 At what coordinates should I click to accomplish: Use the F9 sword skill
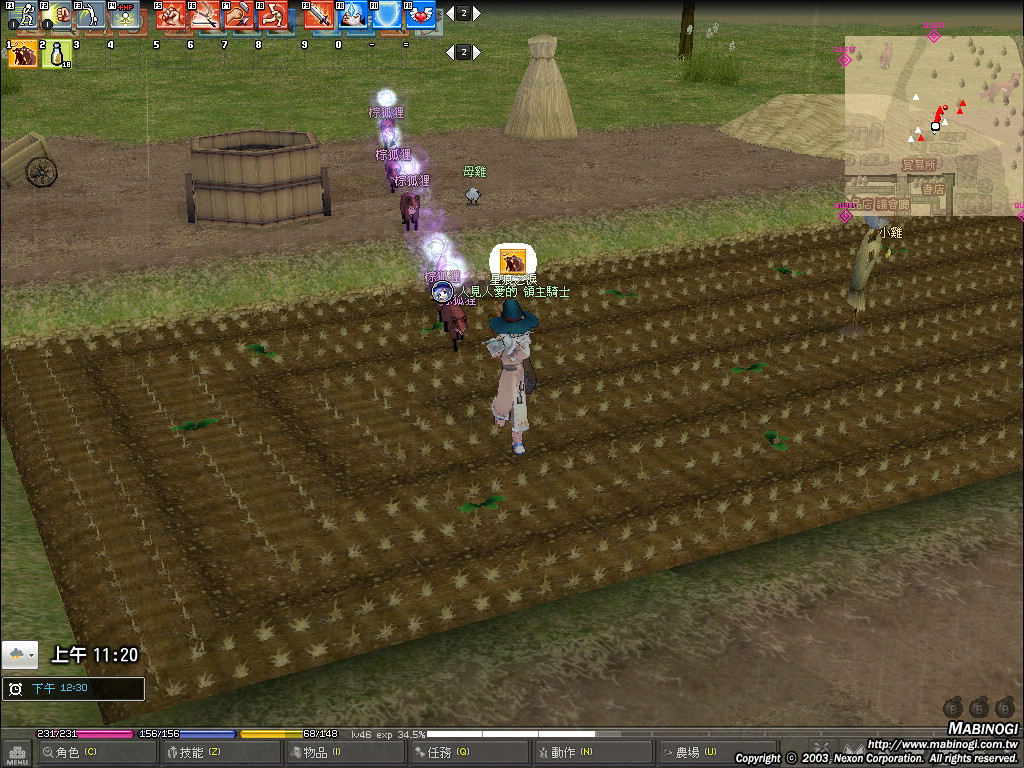click(x=320, y=15)
